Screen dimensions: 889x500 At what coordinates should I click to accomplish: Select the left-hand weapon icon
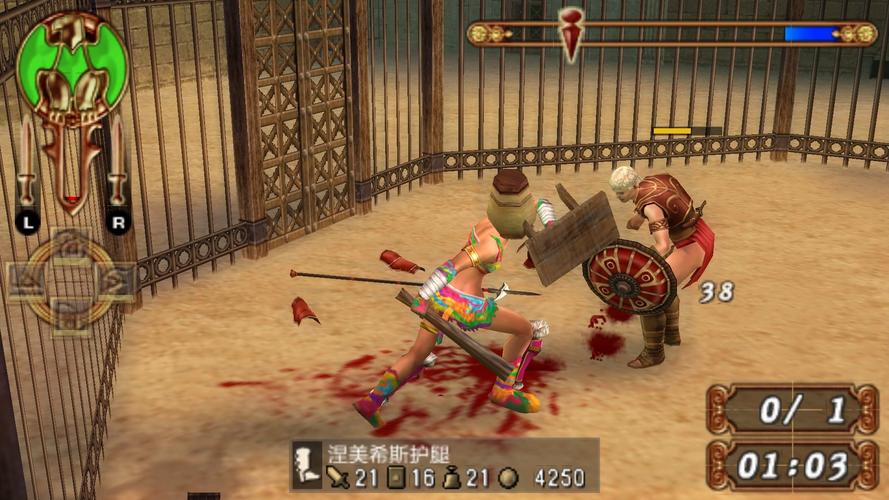click(x=27, y=165)
